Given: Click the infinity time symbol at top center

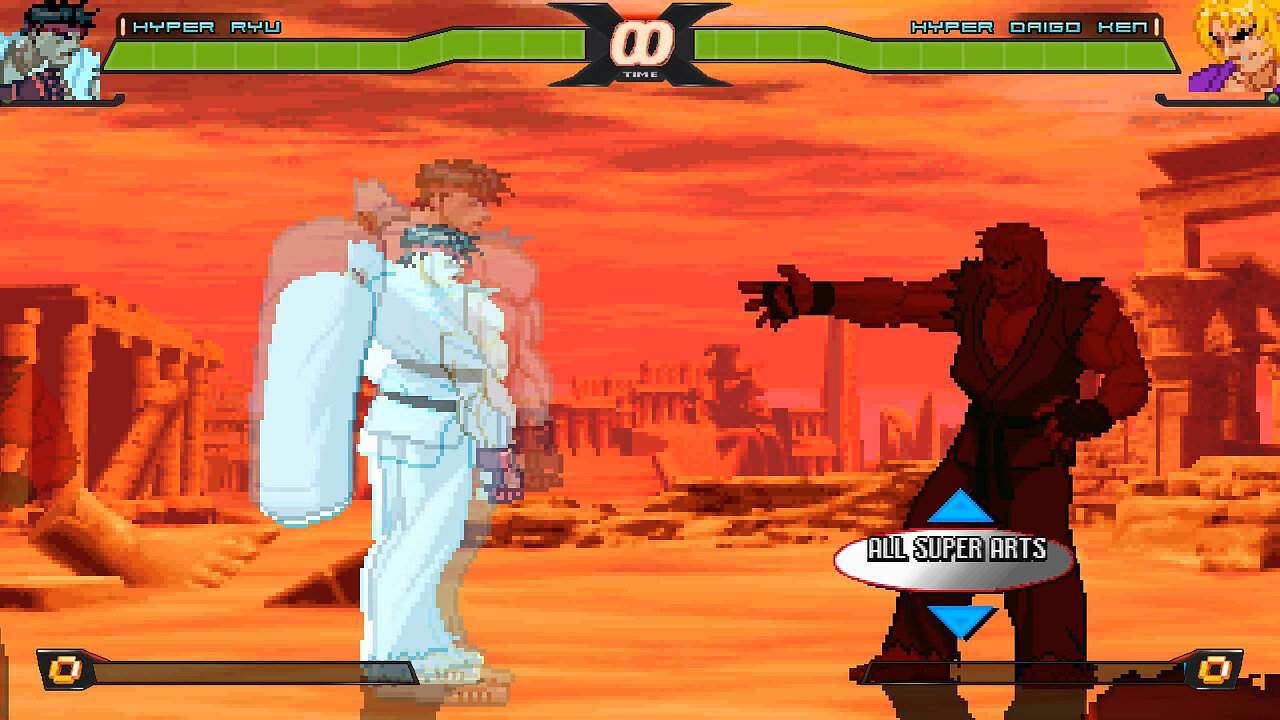Looking at the screenshot, I should pyautogui.click(x=640, y=42).
